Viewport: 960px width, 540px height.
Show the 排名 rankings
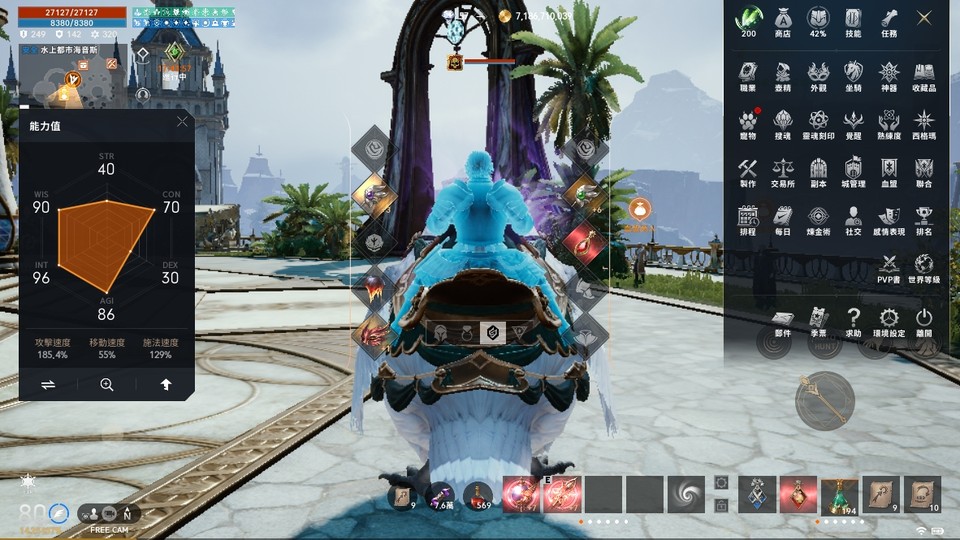click(924, 219)
